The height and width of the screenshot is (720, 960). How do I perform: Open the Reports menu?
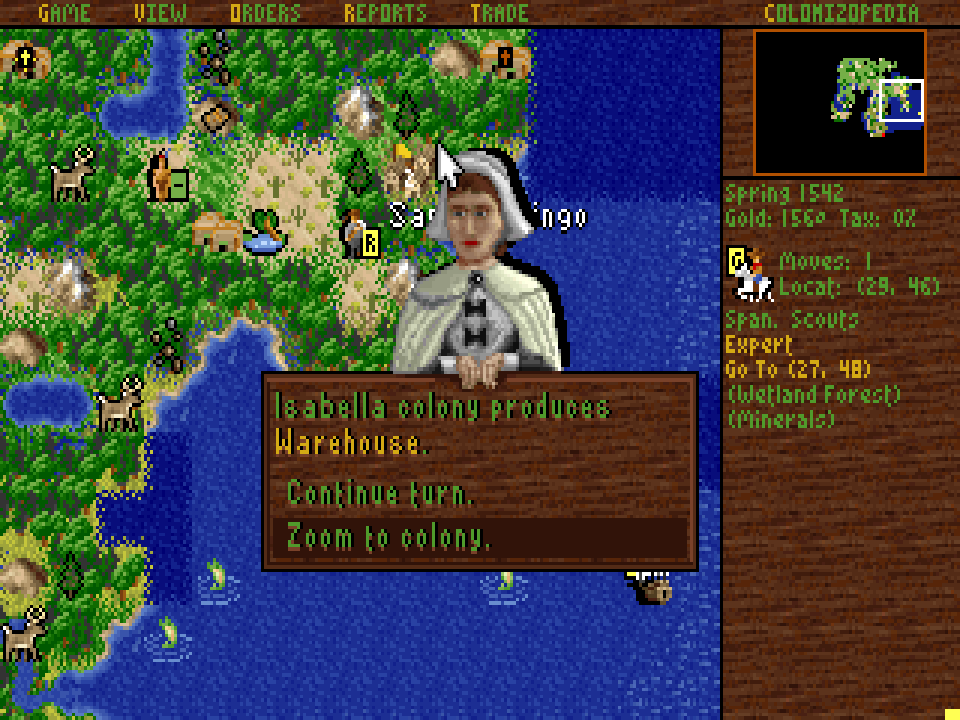[x=385, y=13]
